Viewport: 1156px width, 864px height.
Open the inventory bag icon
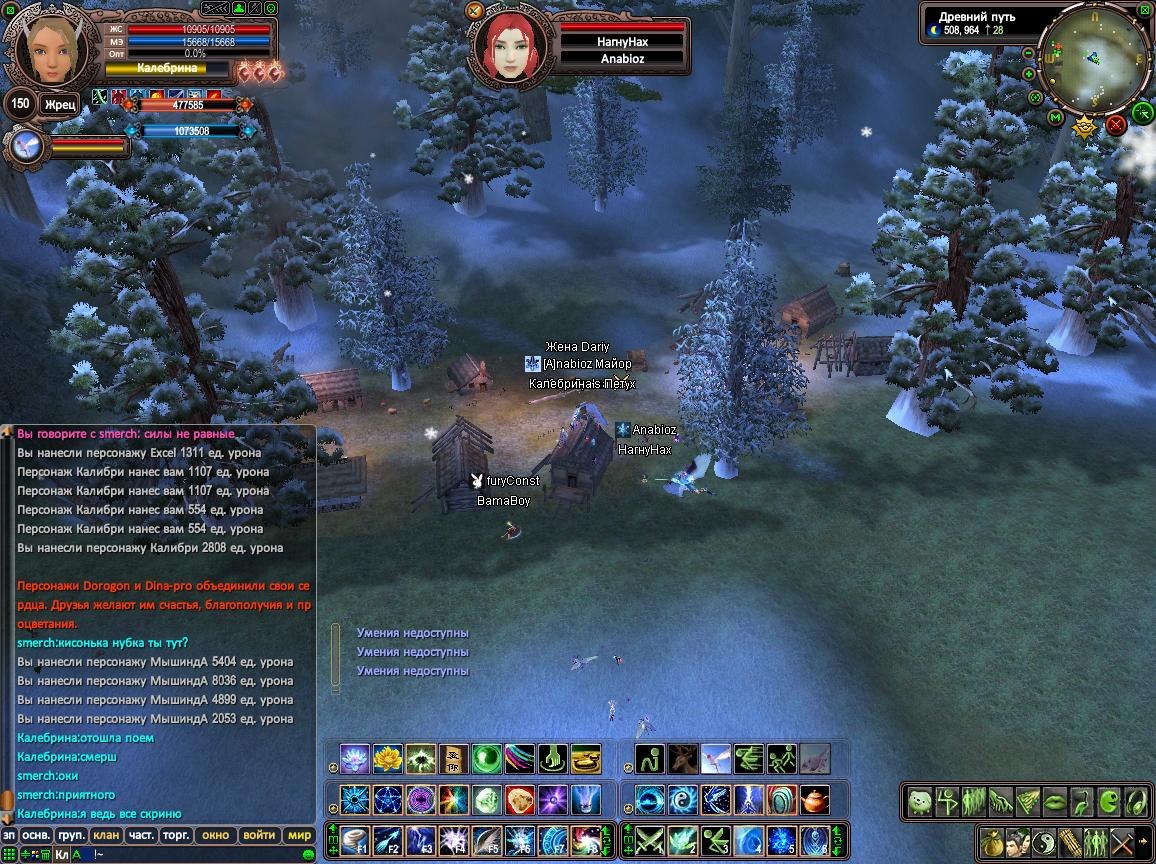point(991,840)
